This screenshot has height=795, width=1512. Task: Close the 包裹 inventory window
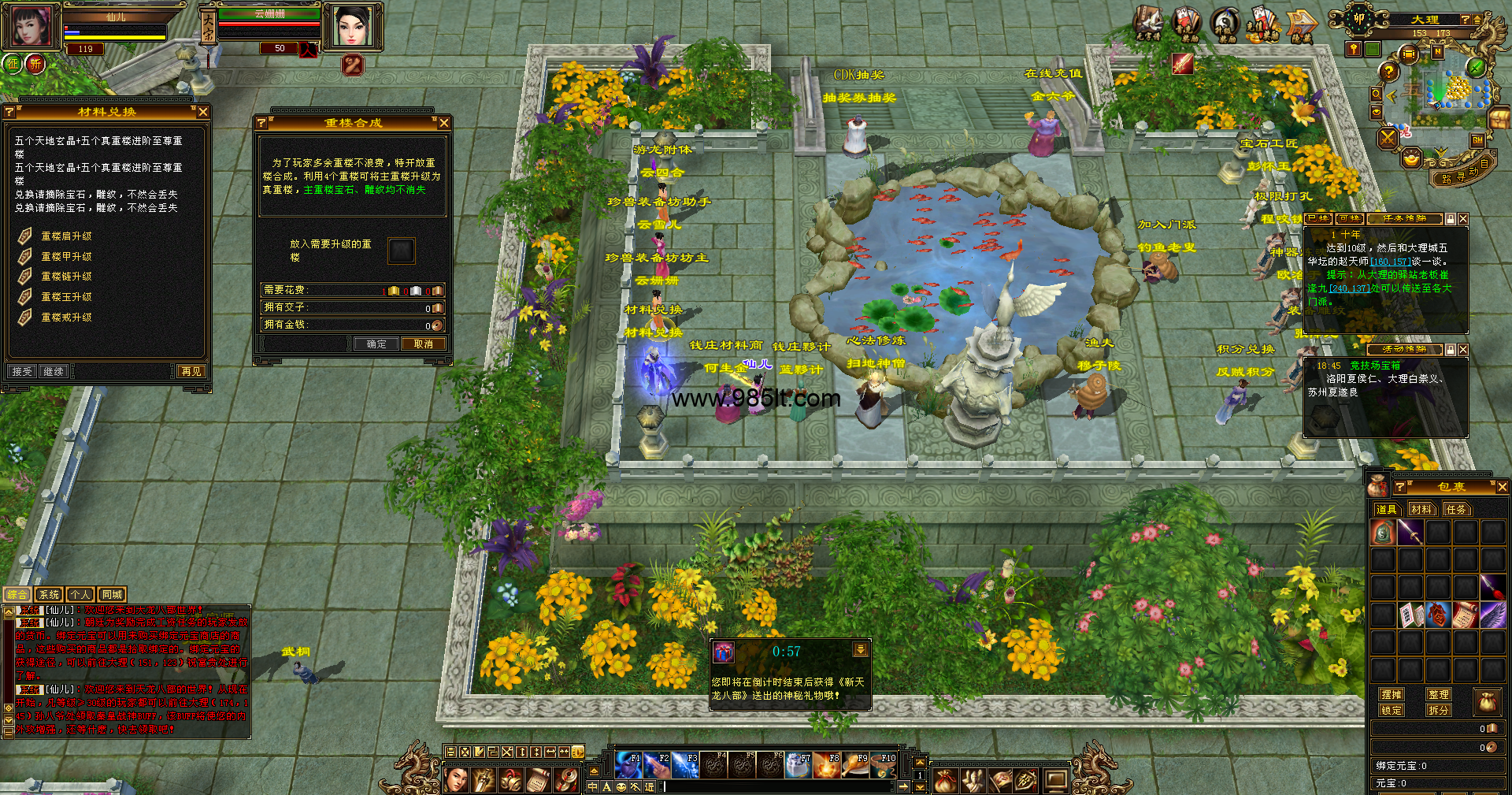(1502, 488)
